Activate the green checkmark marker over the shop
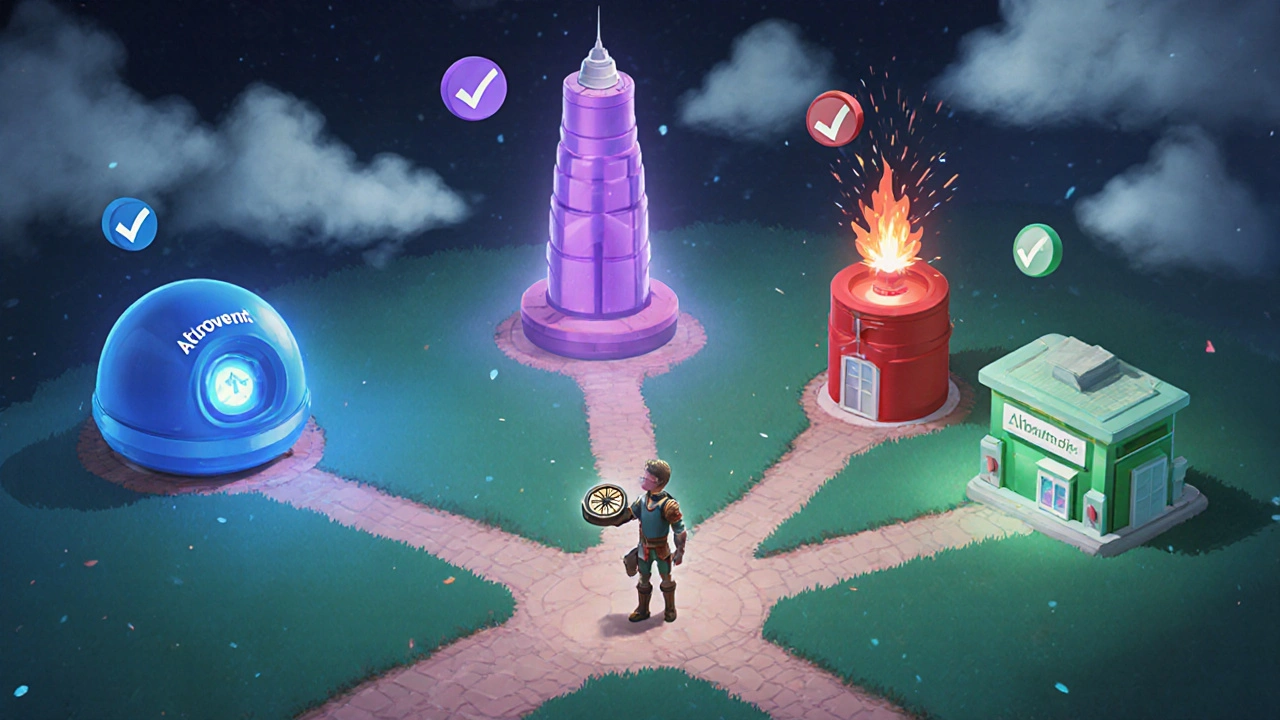 [1037, 249]
